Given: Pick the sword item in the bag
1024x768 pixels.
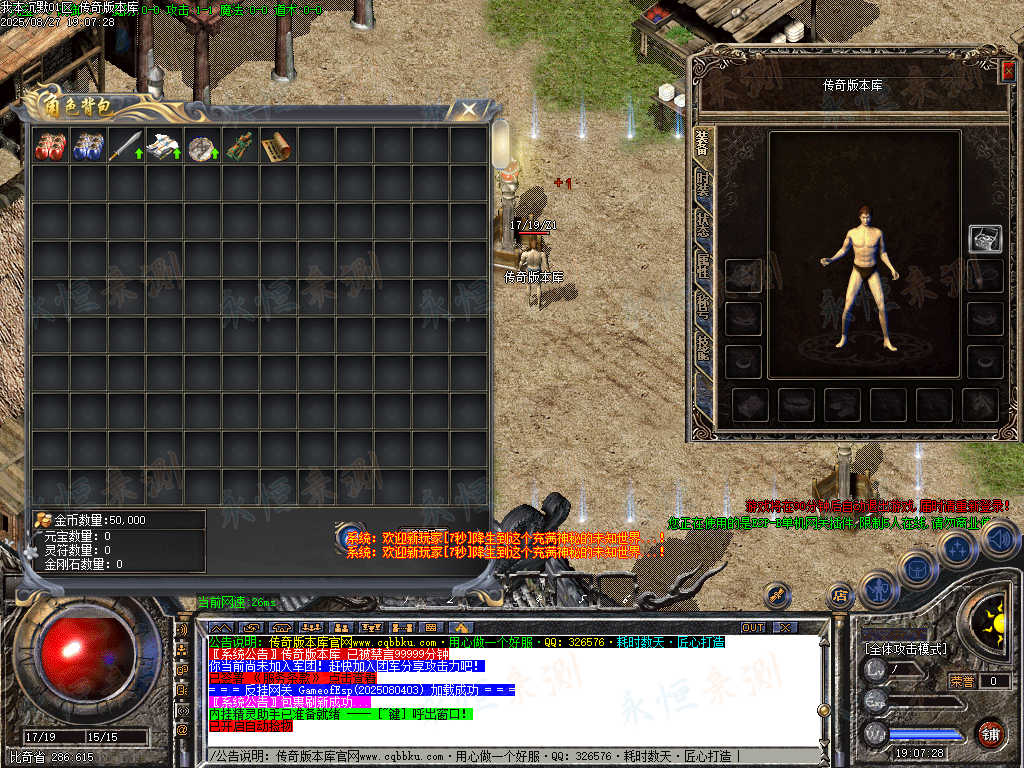Looking at the screenshot, I should coord(126,147).
